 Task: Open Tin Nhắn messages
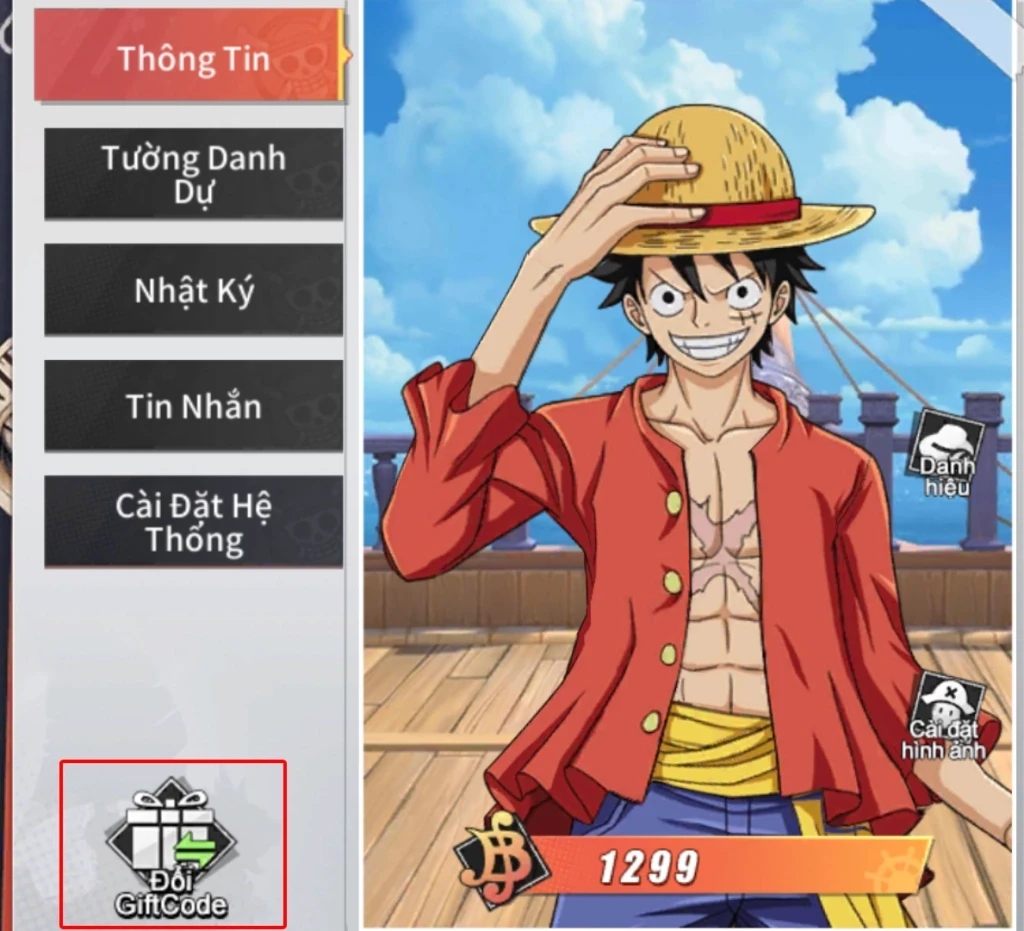click(x=193, y=406)
